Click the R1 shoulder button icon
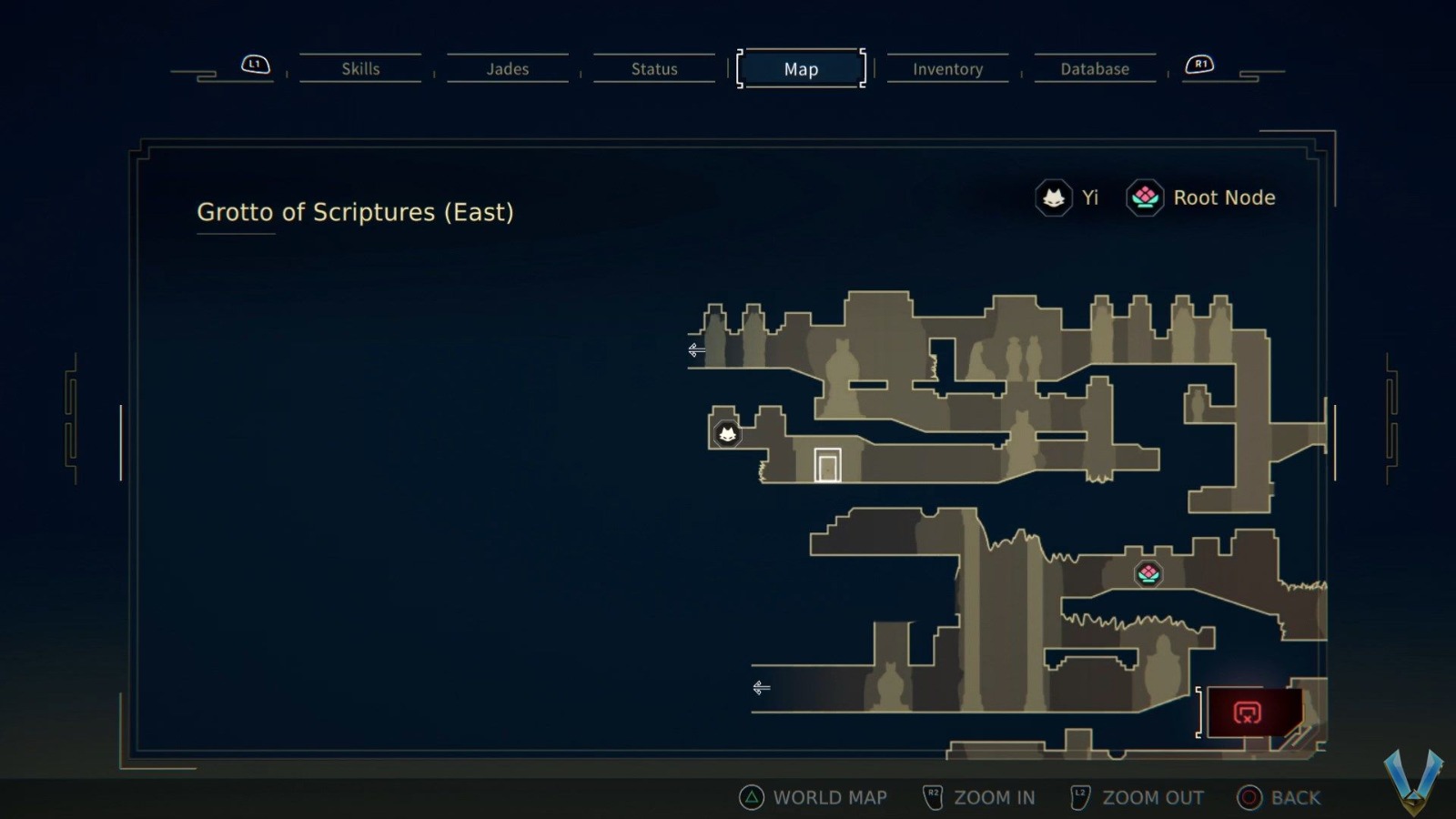The width and height of the screenshot is (1456, 819). (x=1198, y=64)
